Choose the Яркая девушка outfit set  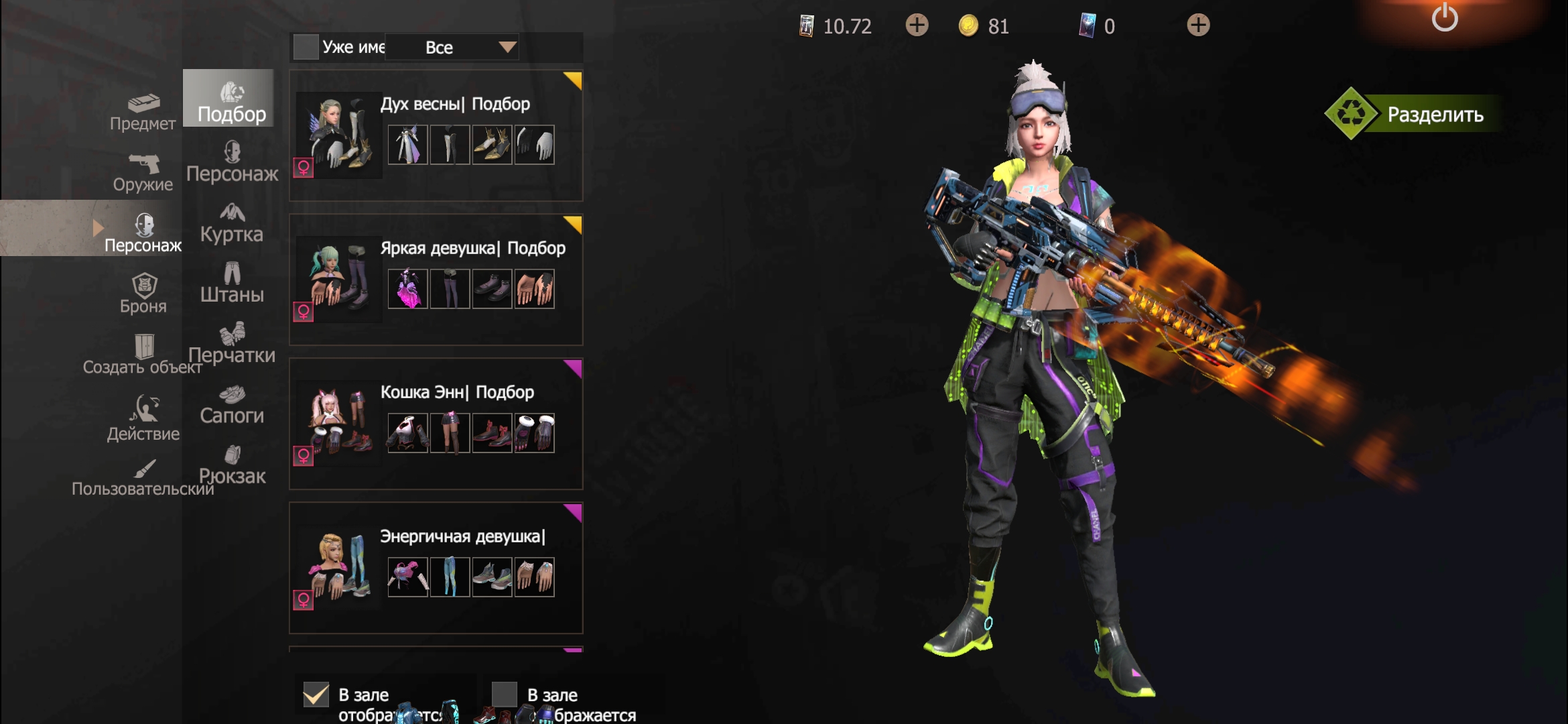pyautogui.click(x=436, y=280)
